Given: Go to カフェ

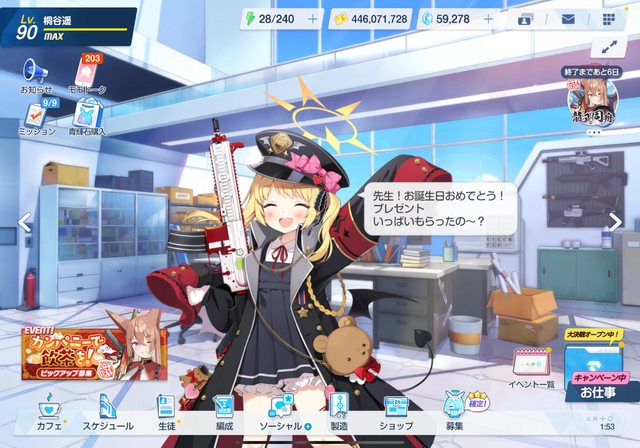Looking at the screenshot, I should 48,411.
